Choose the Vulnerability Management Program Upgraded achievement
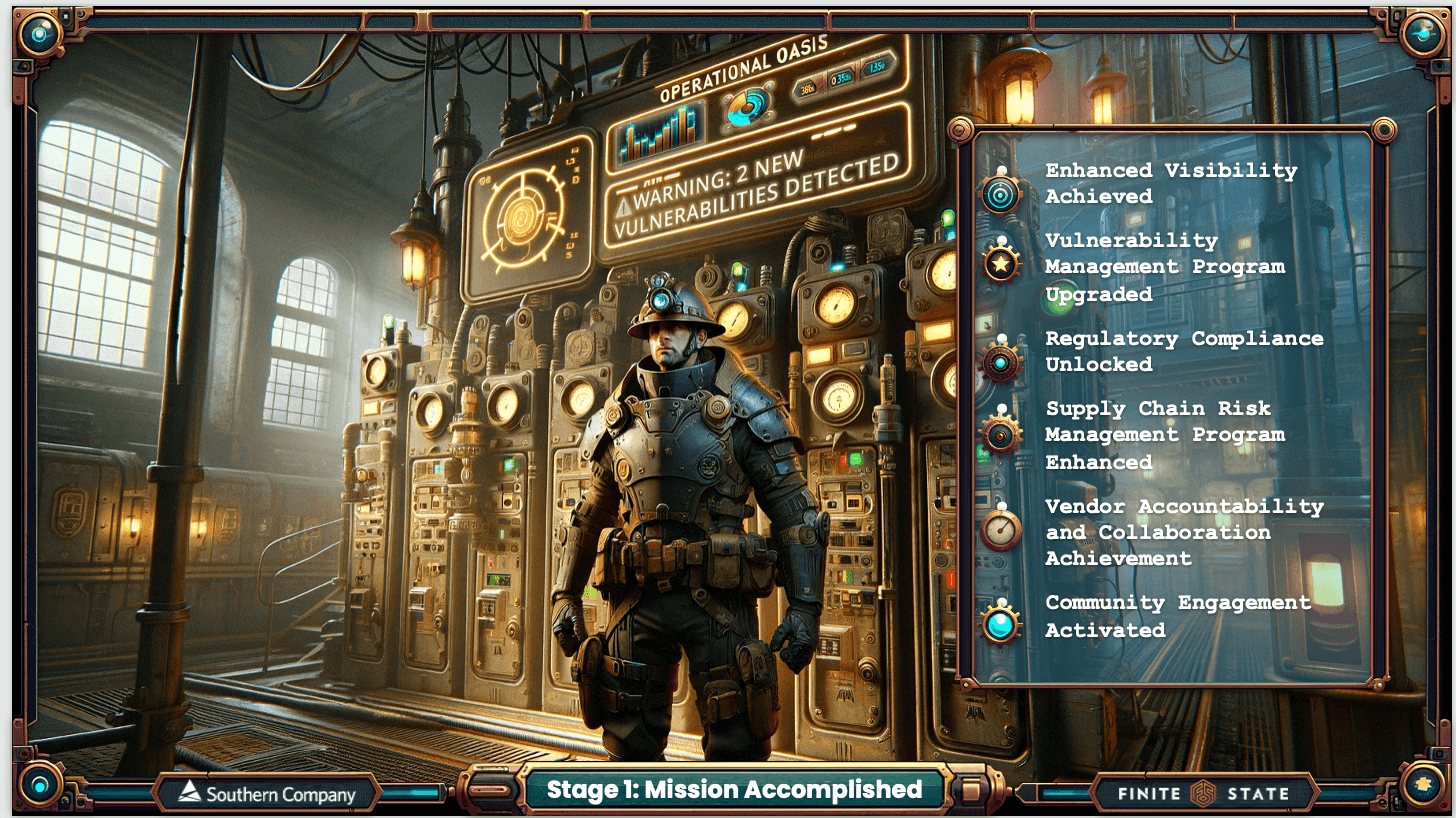The width and height of the screenshot is (1456, 818). [1164, 267]
